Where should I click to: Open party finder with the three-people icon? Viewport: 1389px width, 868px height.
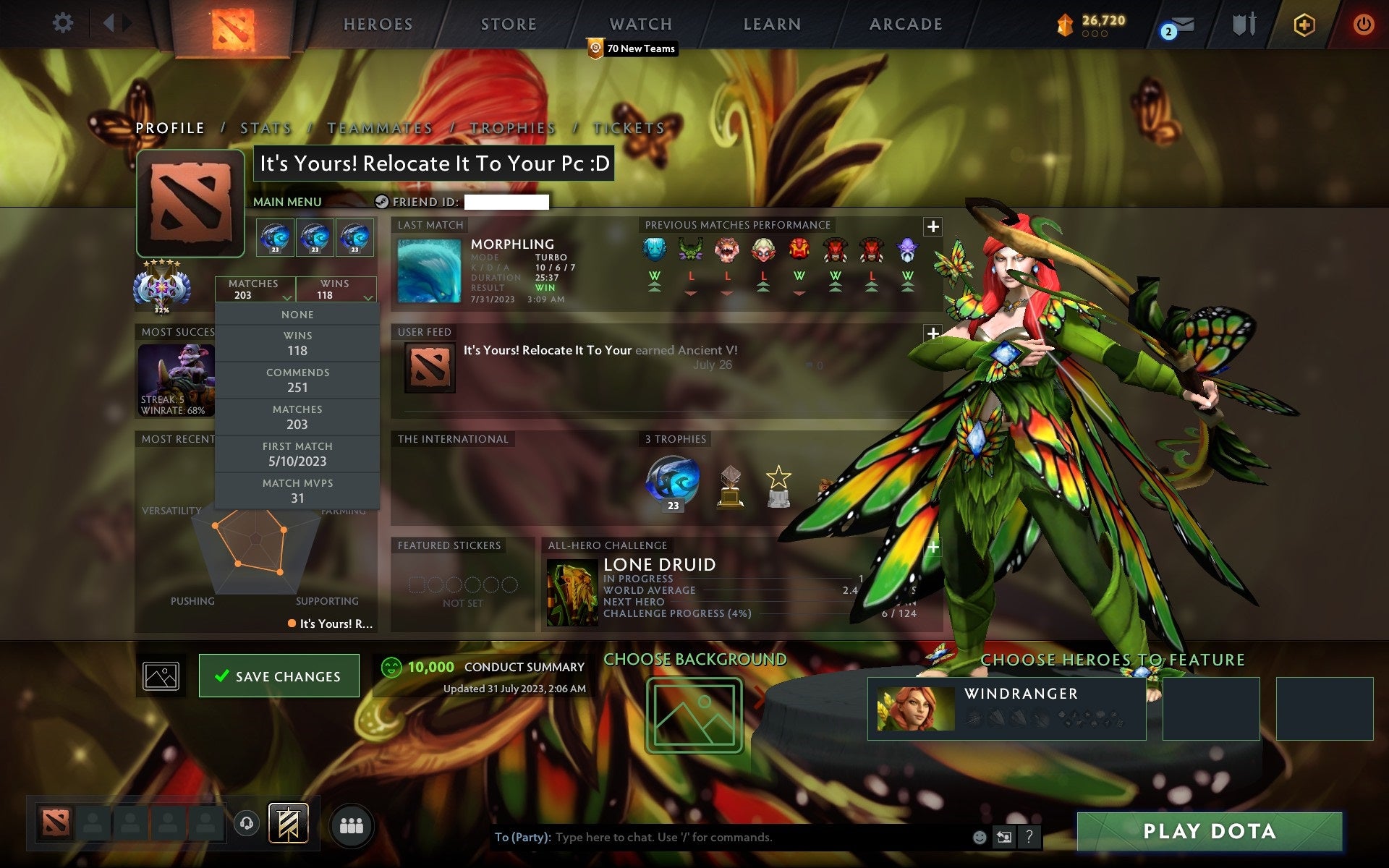point(352,823)
